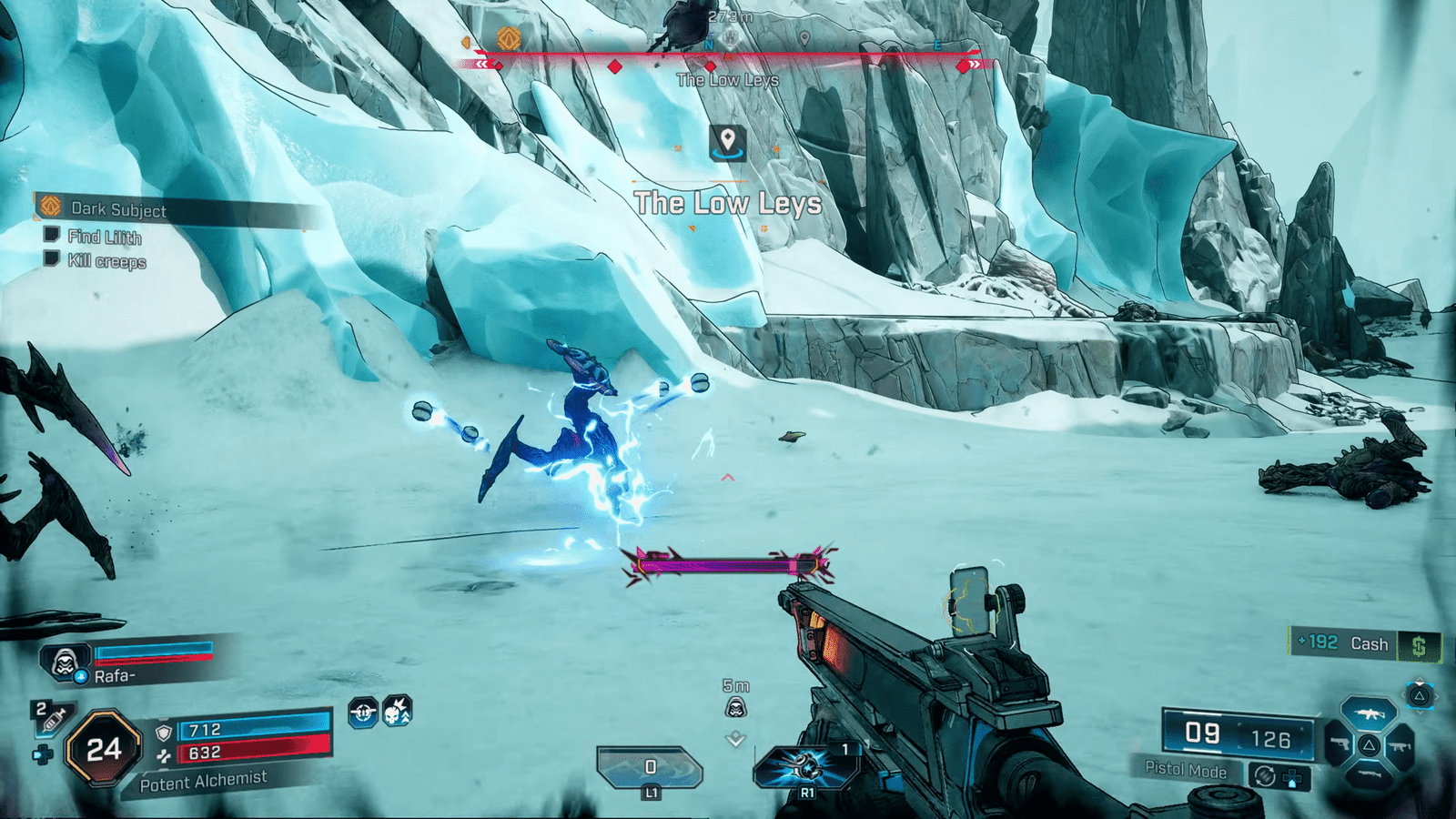Activate the action skill icon
The height and width of the screenshot is (819, 1456).
click(x=805, y=766)
